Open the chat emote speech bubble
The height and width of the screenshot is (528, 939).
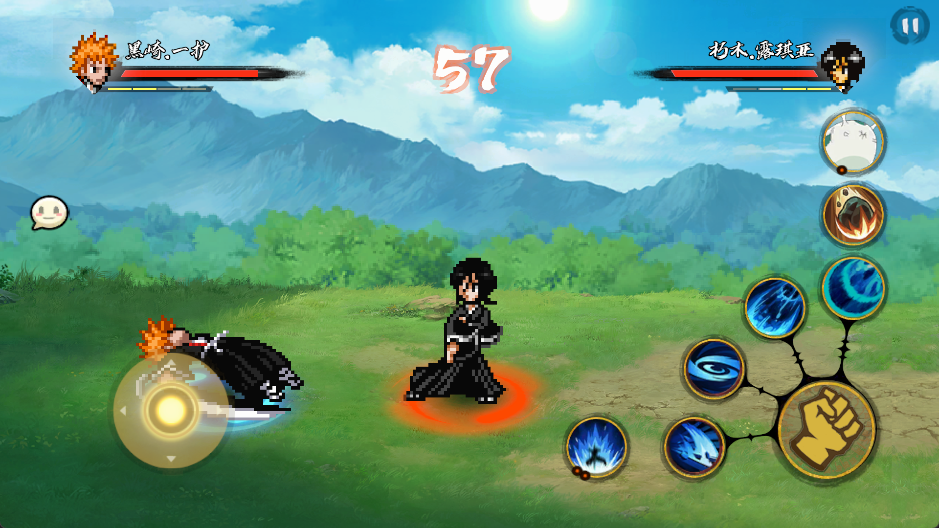[x=48, y=213]
